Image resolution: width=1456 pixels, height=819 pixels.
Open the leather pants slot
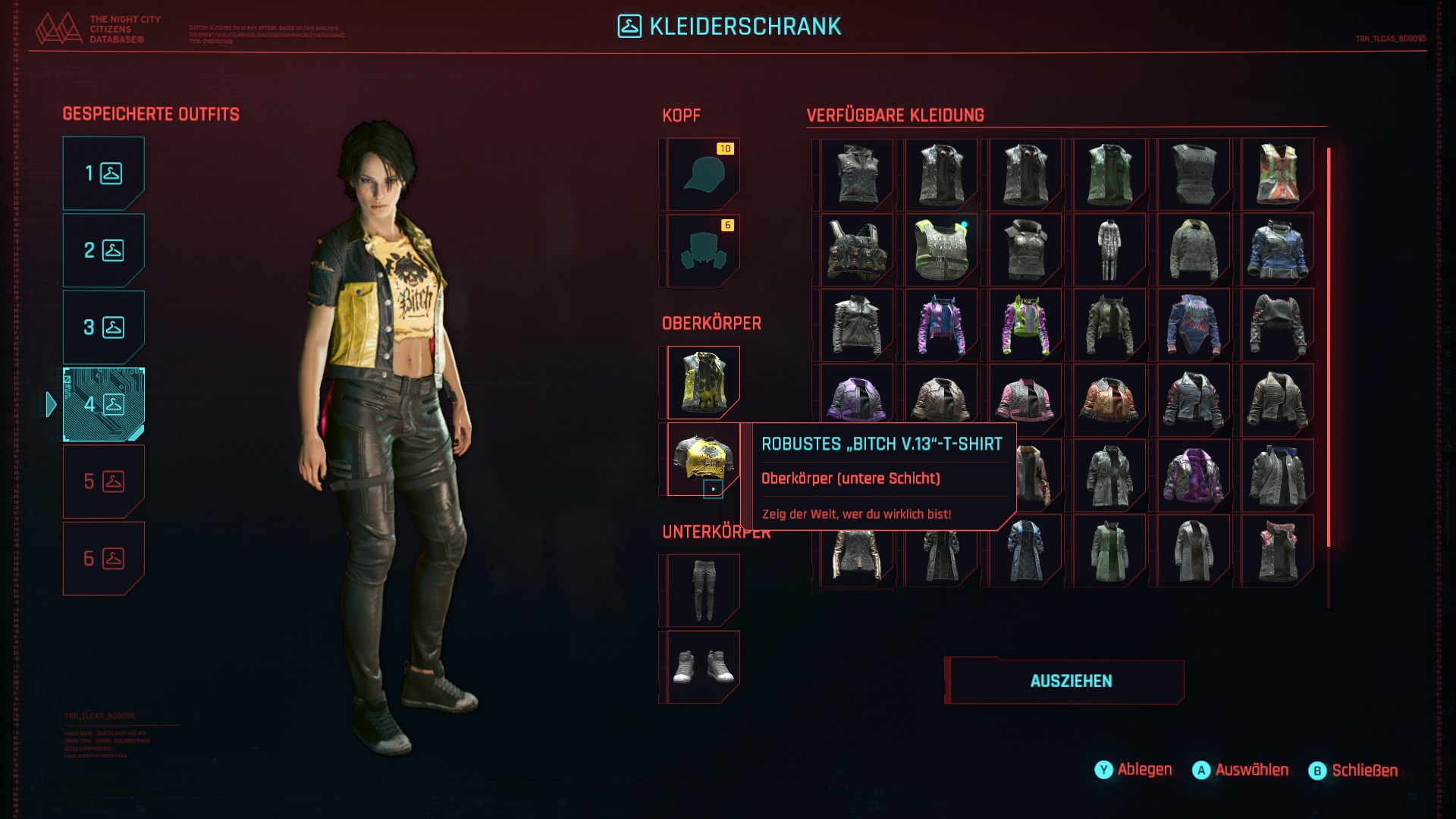point(702,590)
